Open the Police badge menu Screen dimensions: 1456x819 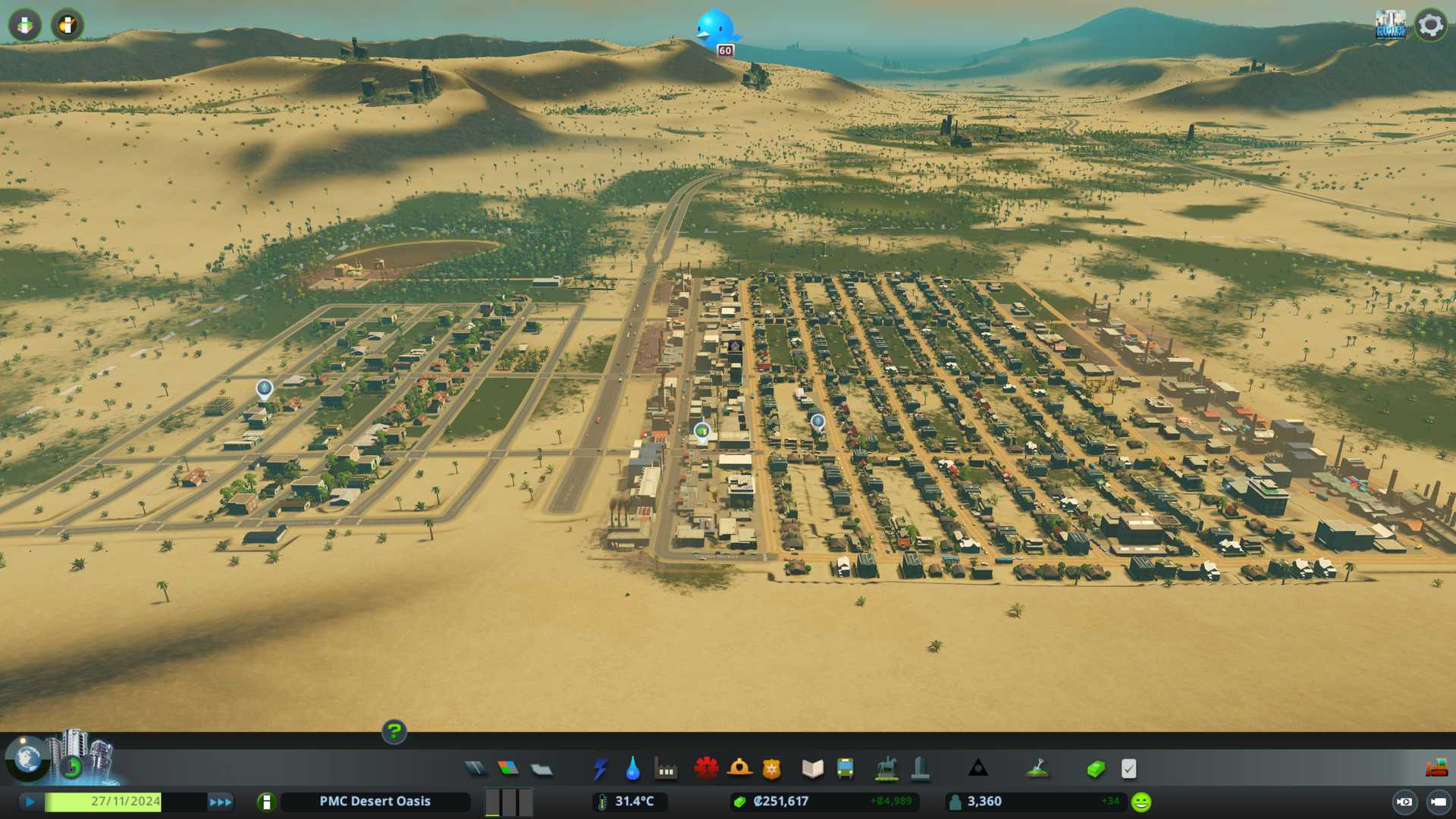tap(772, 769)
